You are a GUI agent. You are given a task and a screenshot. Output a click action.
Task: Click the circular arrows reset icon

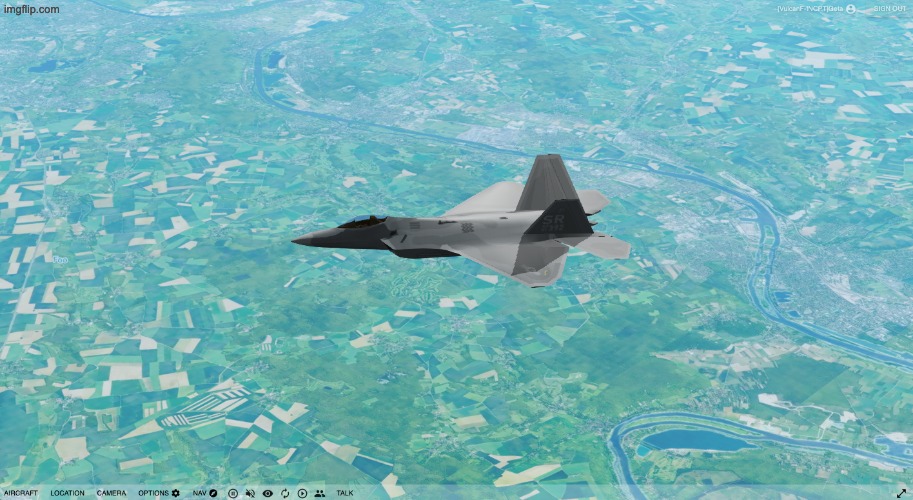point(285,493)
